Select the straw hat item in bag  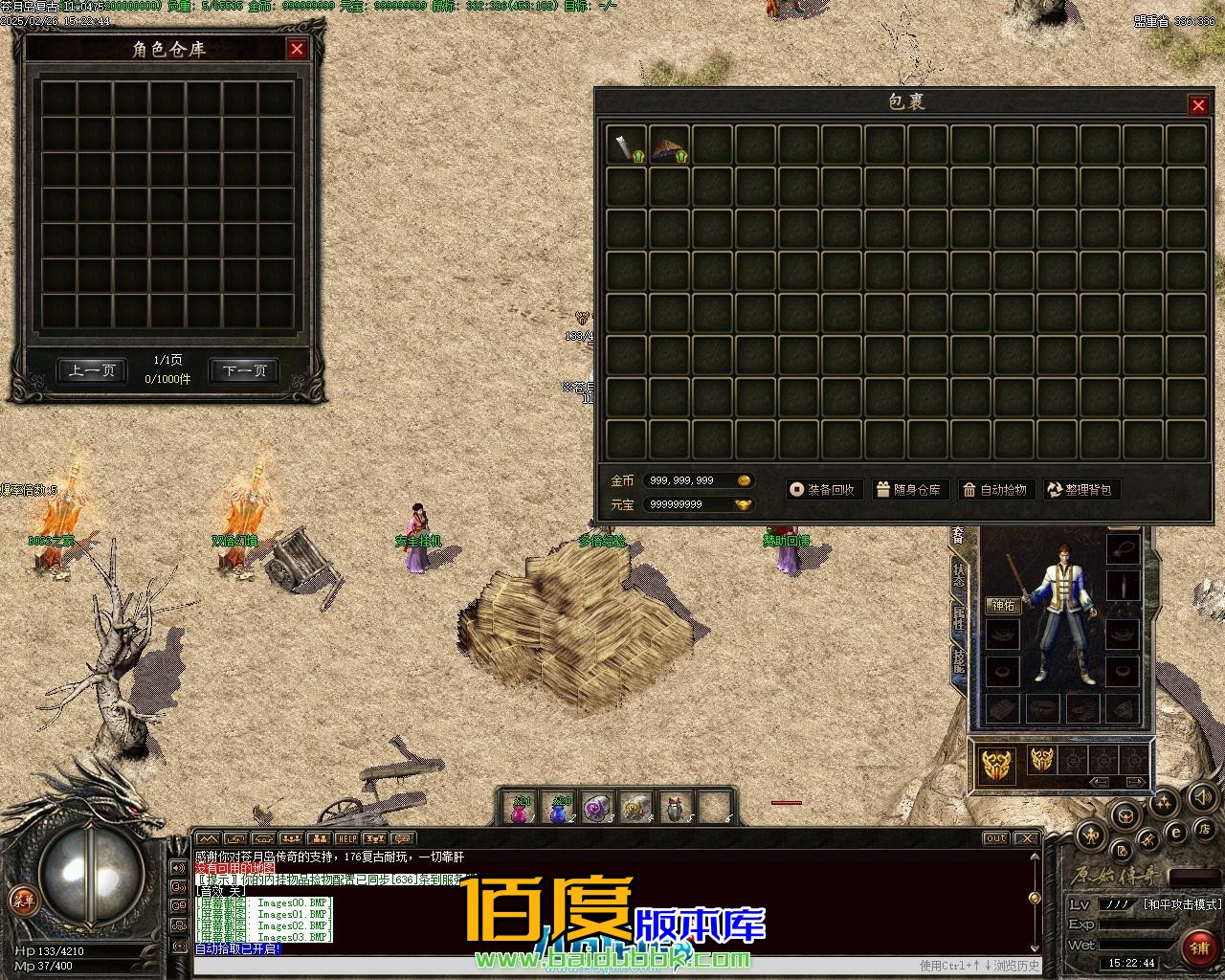[x=669, y=145]
